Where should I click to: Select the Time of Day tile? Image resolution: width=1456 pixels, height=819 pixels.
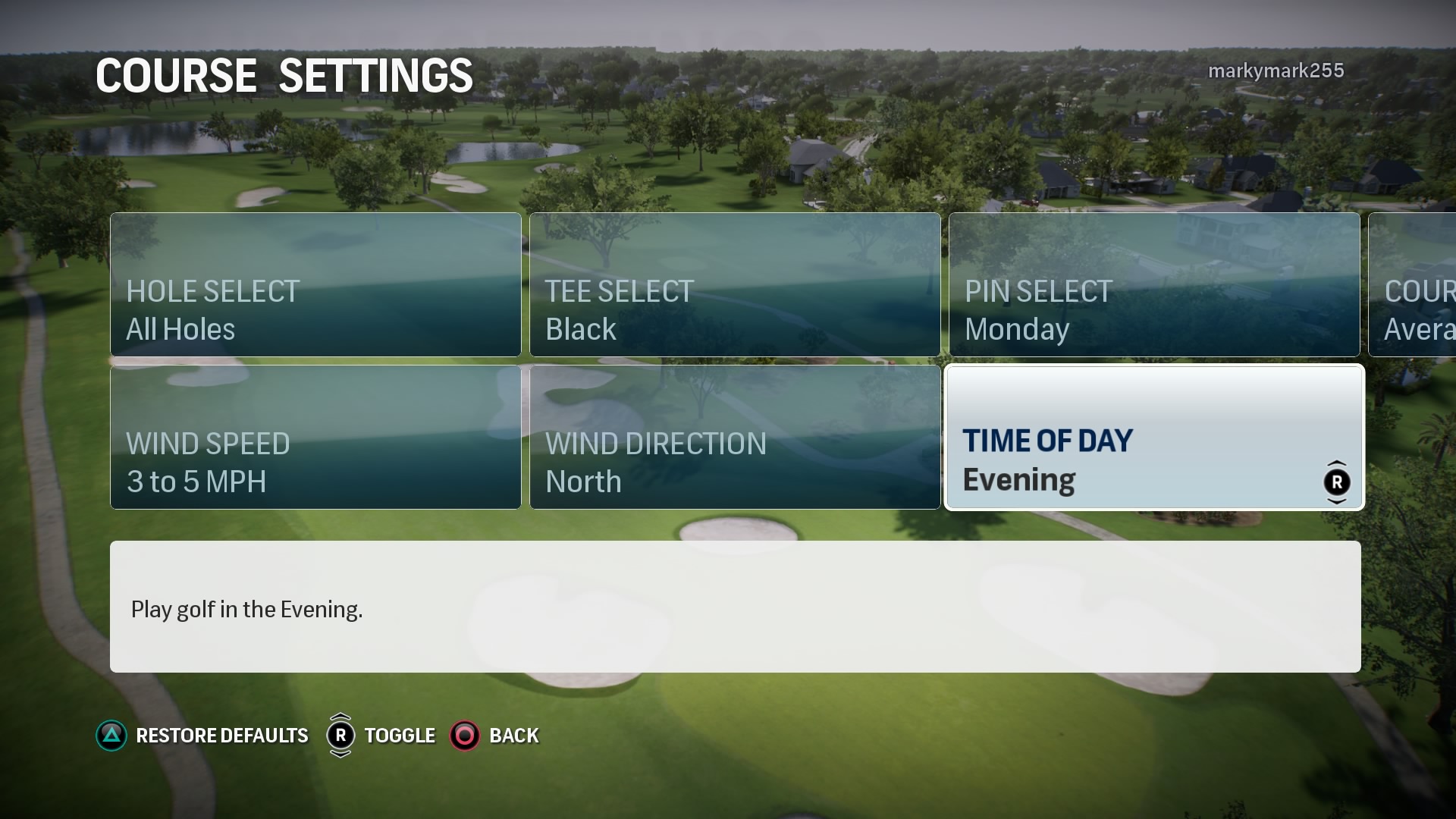tap(1153, 436)
